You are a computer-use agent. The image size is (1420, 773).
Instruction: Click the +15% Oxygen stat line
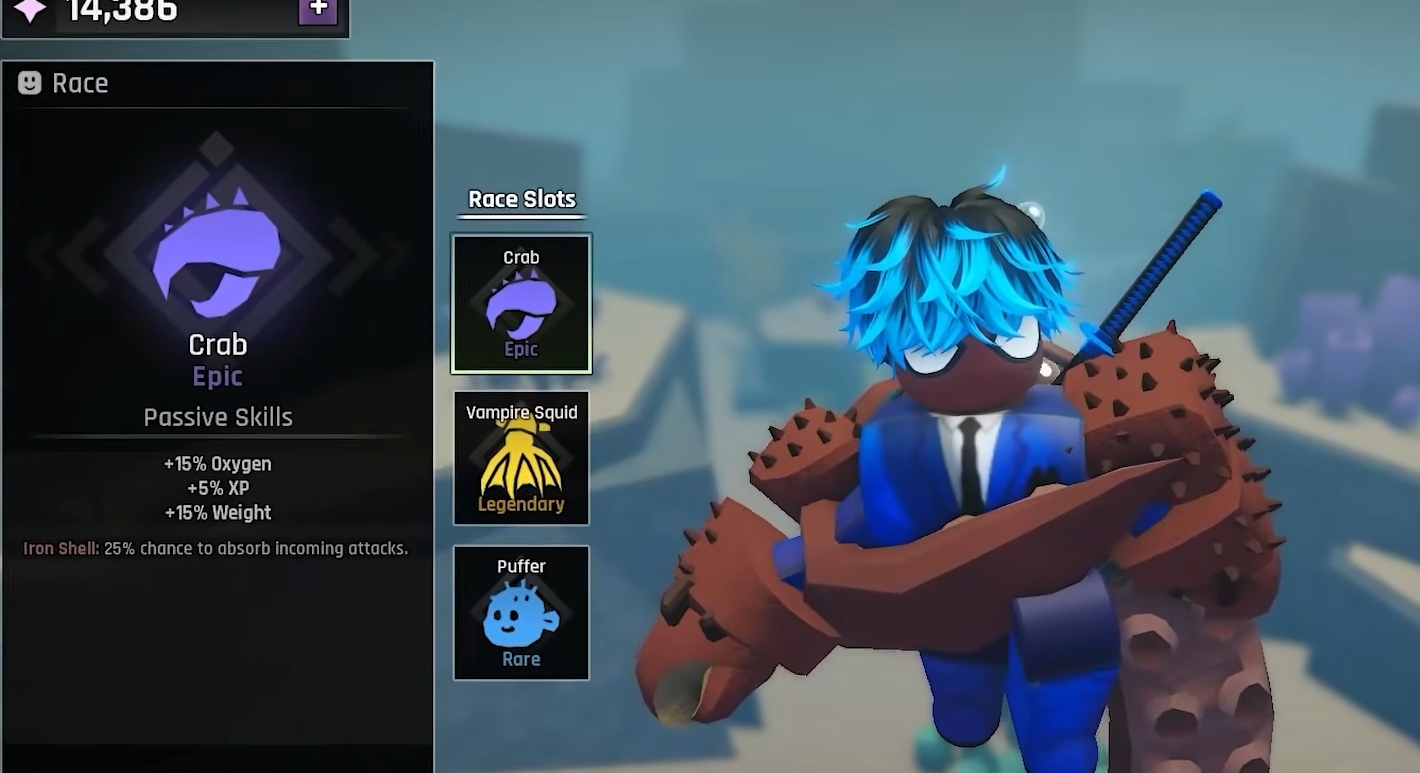click(x=216, y=463)
